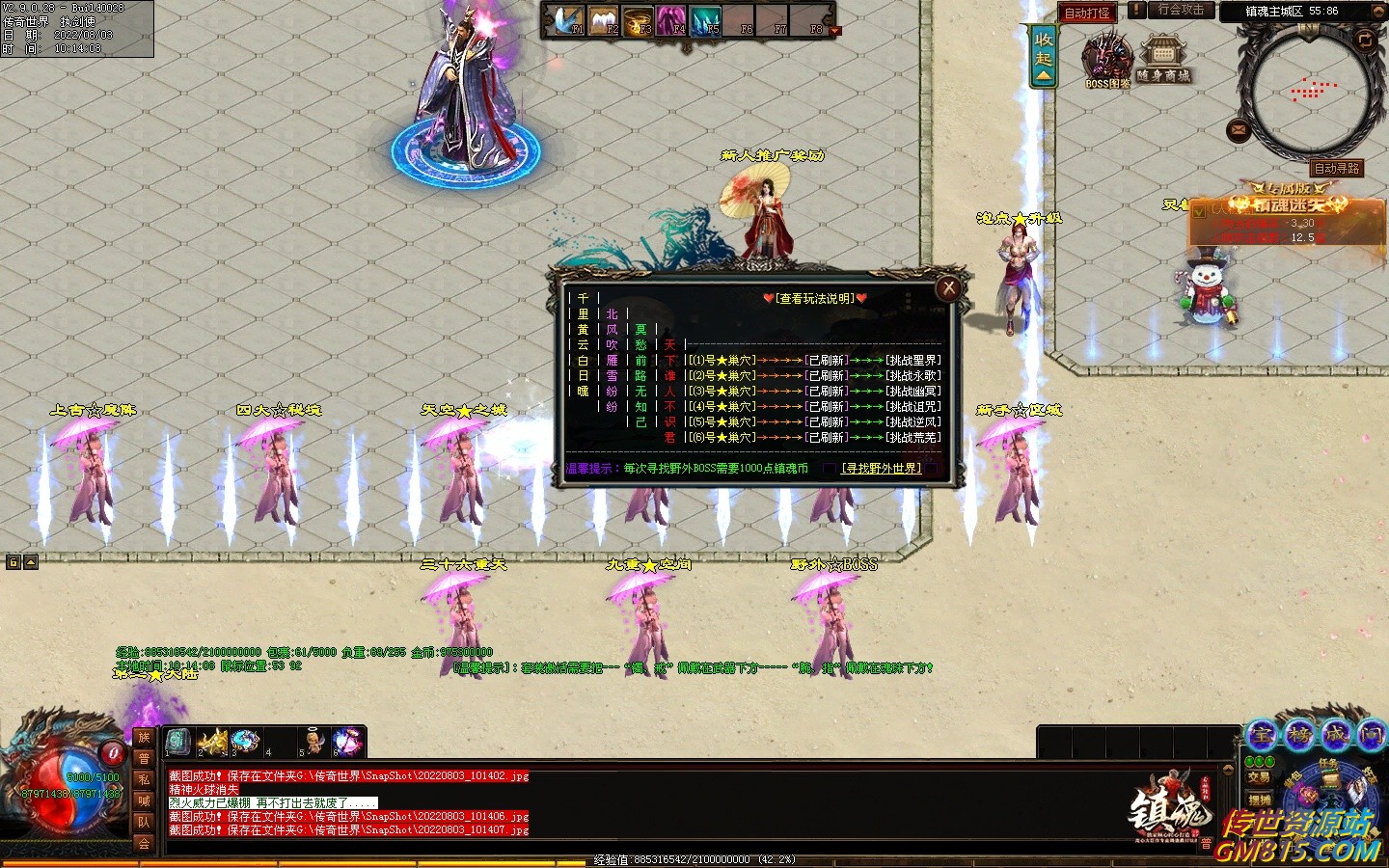Switch on 行会攻击 guild attack mode
Viewport: 1389px width, 868px height.
pos(1181,11)
